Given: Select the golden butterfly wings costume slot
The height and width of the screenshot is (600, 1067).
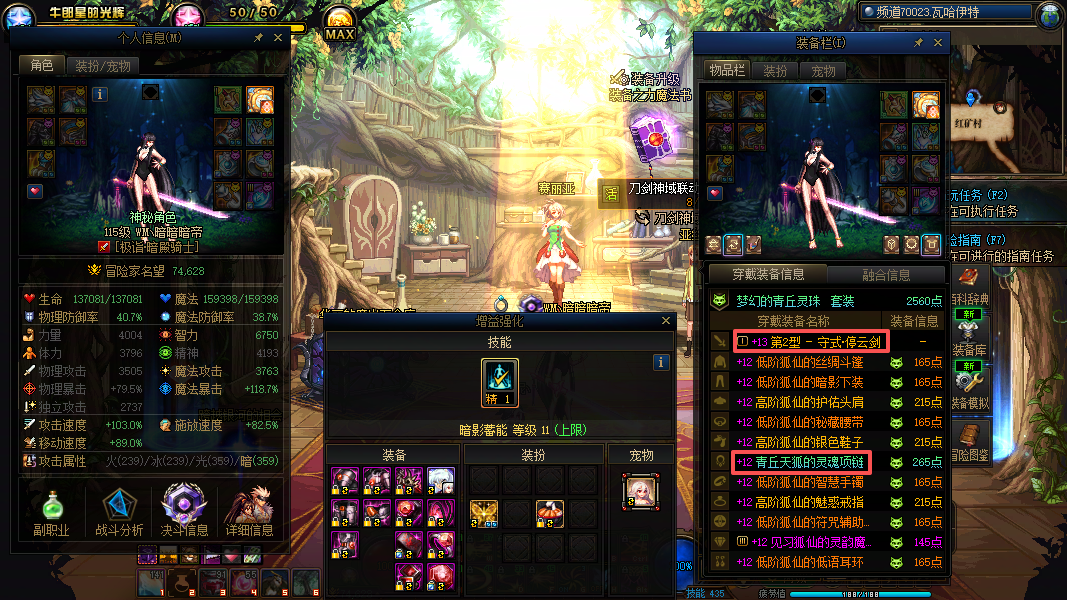Looking at the screenshot, I should click(x=484, y=514).
